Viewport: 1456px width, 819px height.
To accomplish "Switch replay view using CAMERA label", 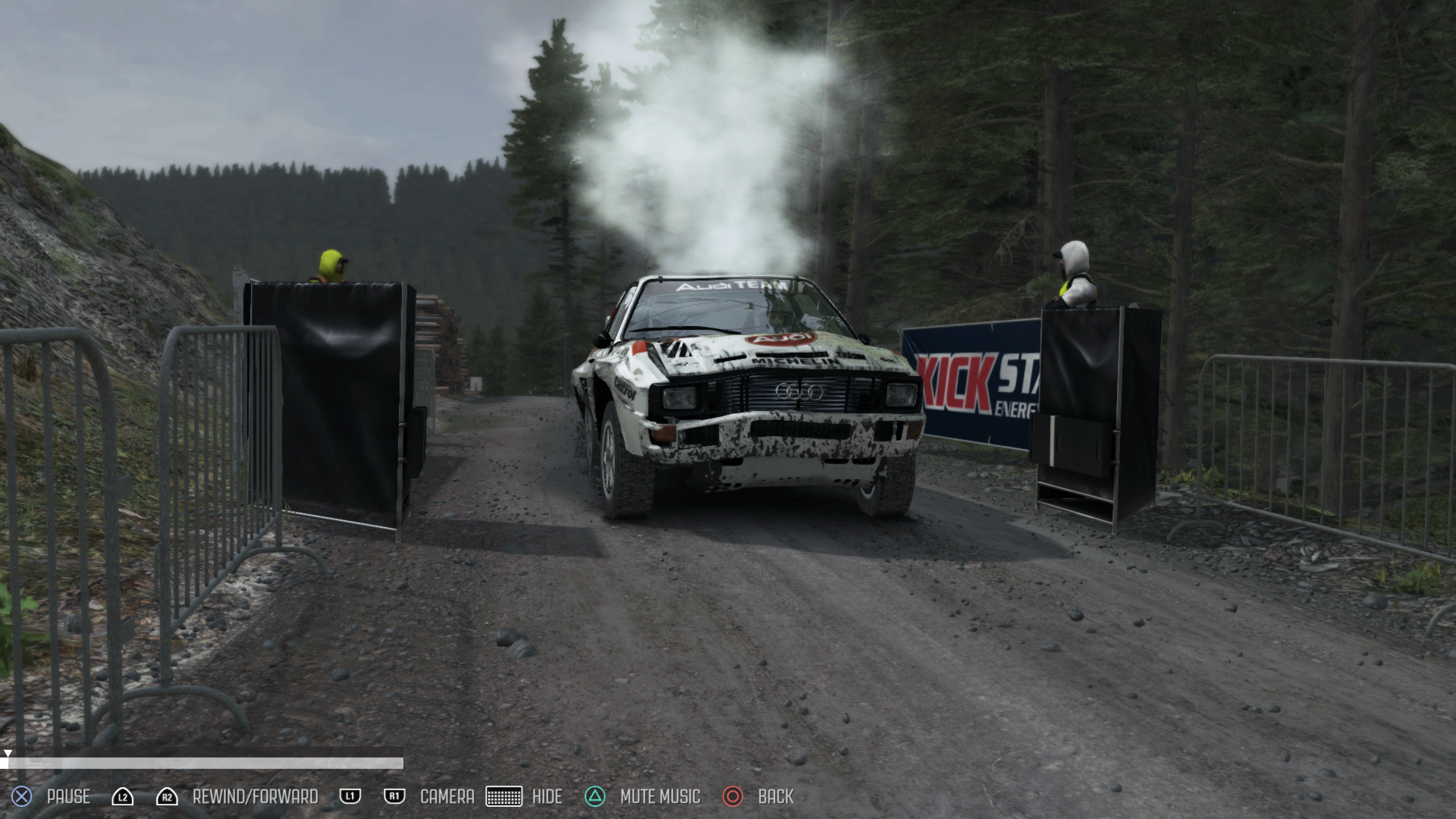I will (447, 797).
